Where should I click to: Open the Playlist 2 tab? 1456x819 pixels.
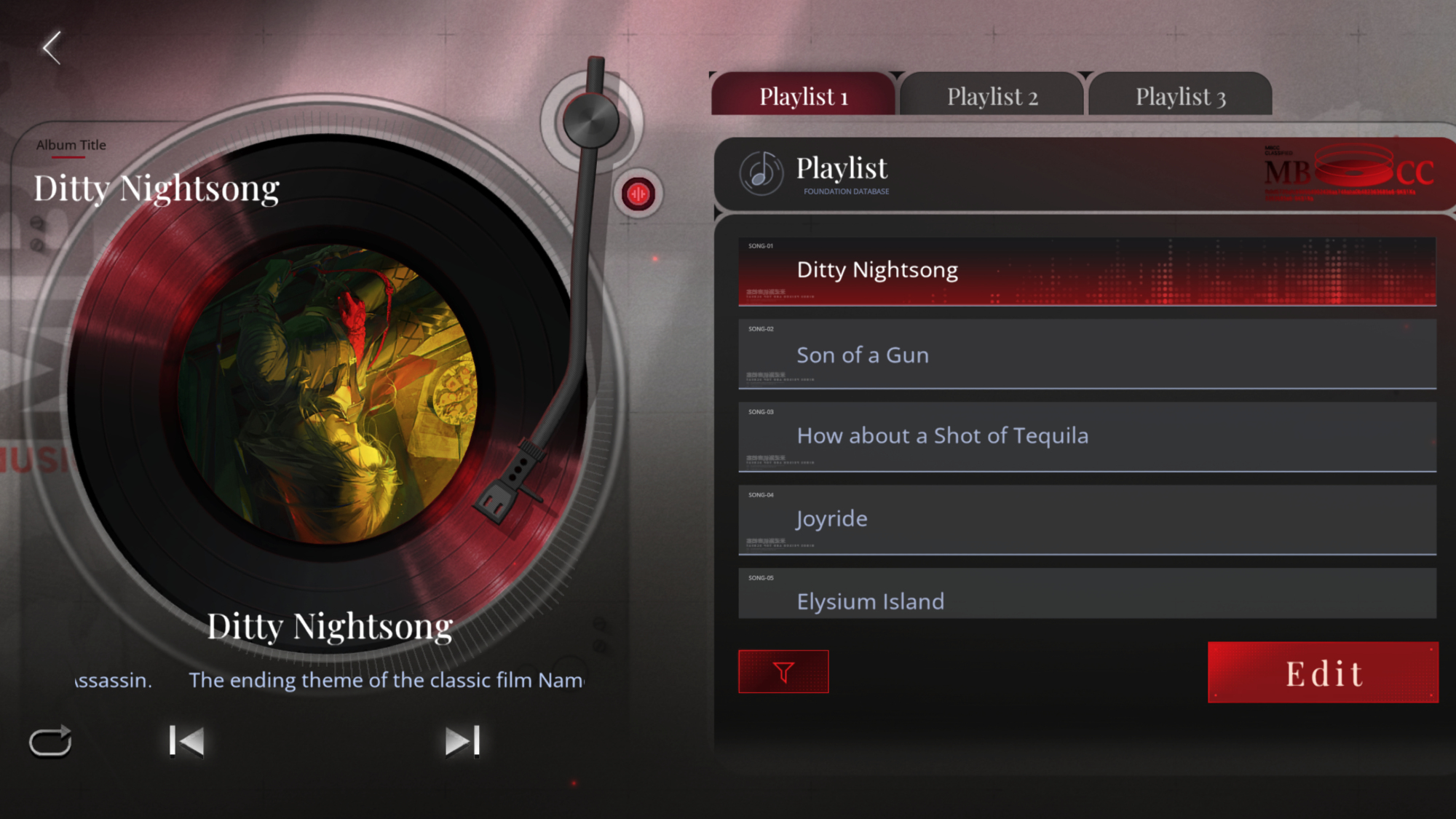click(992, 96)
